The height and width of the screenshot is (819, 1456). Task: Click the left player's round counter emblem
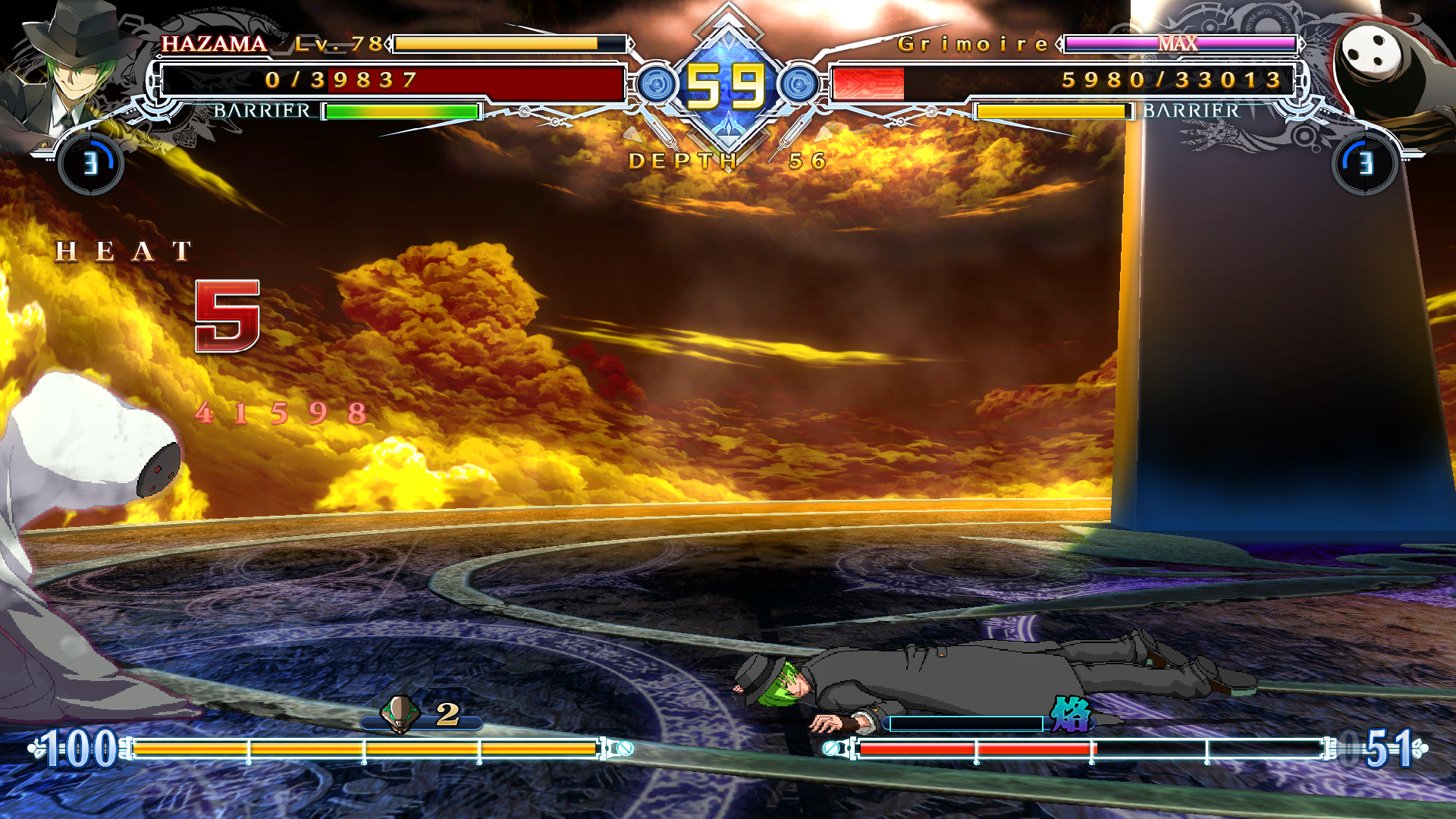[91, 163]
